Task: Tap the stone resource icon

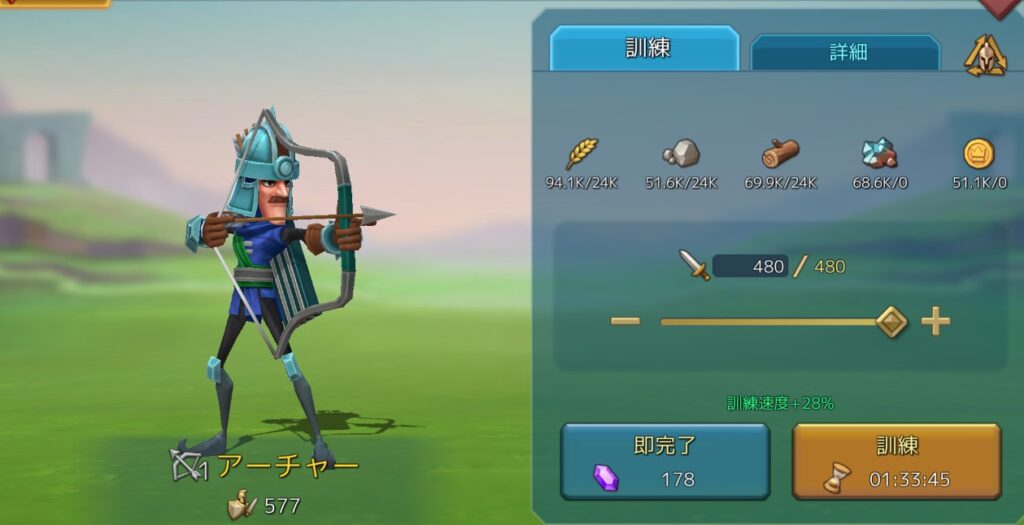Action: (681, 154)
